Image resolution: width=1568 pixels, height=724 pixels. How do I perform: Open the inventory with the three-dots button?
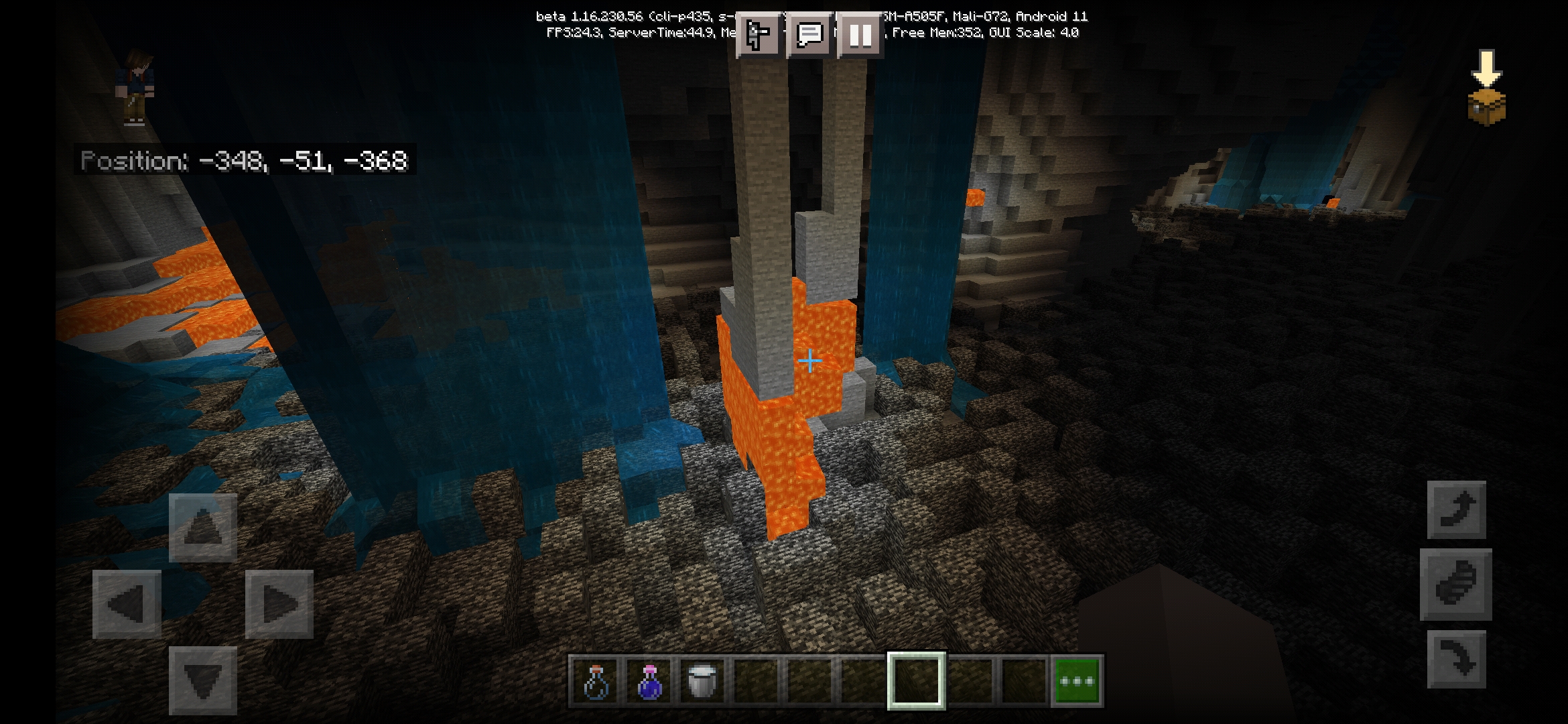tap(1077, 681)
